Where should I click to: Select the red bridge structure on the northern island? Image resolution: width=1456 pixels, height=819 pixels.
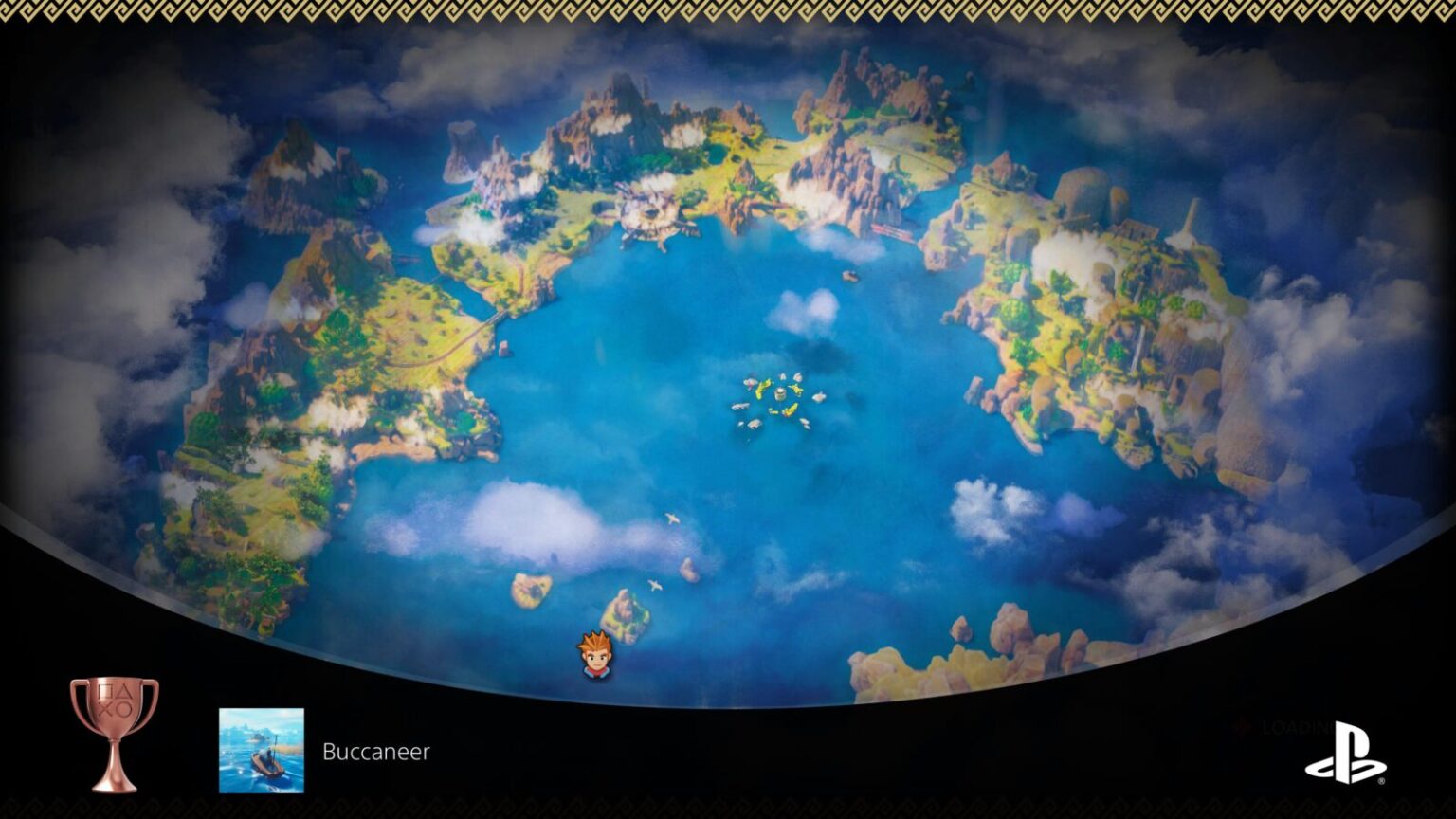891,230
